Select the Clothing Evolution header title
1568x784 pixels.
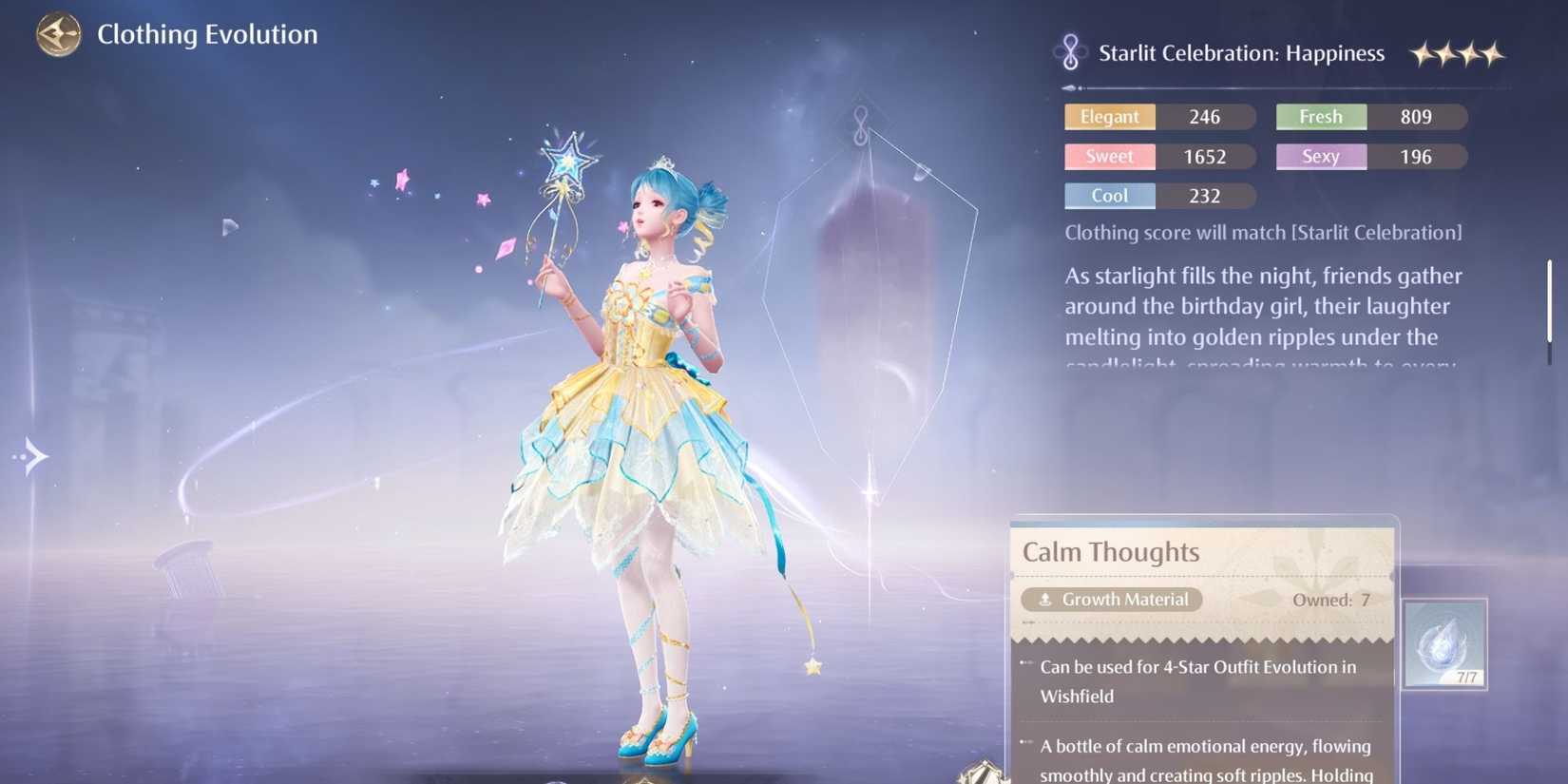pyautogui.click(x=207, y=33)
